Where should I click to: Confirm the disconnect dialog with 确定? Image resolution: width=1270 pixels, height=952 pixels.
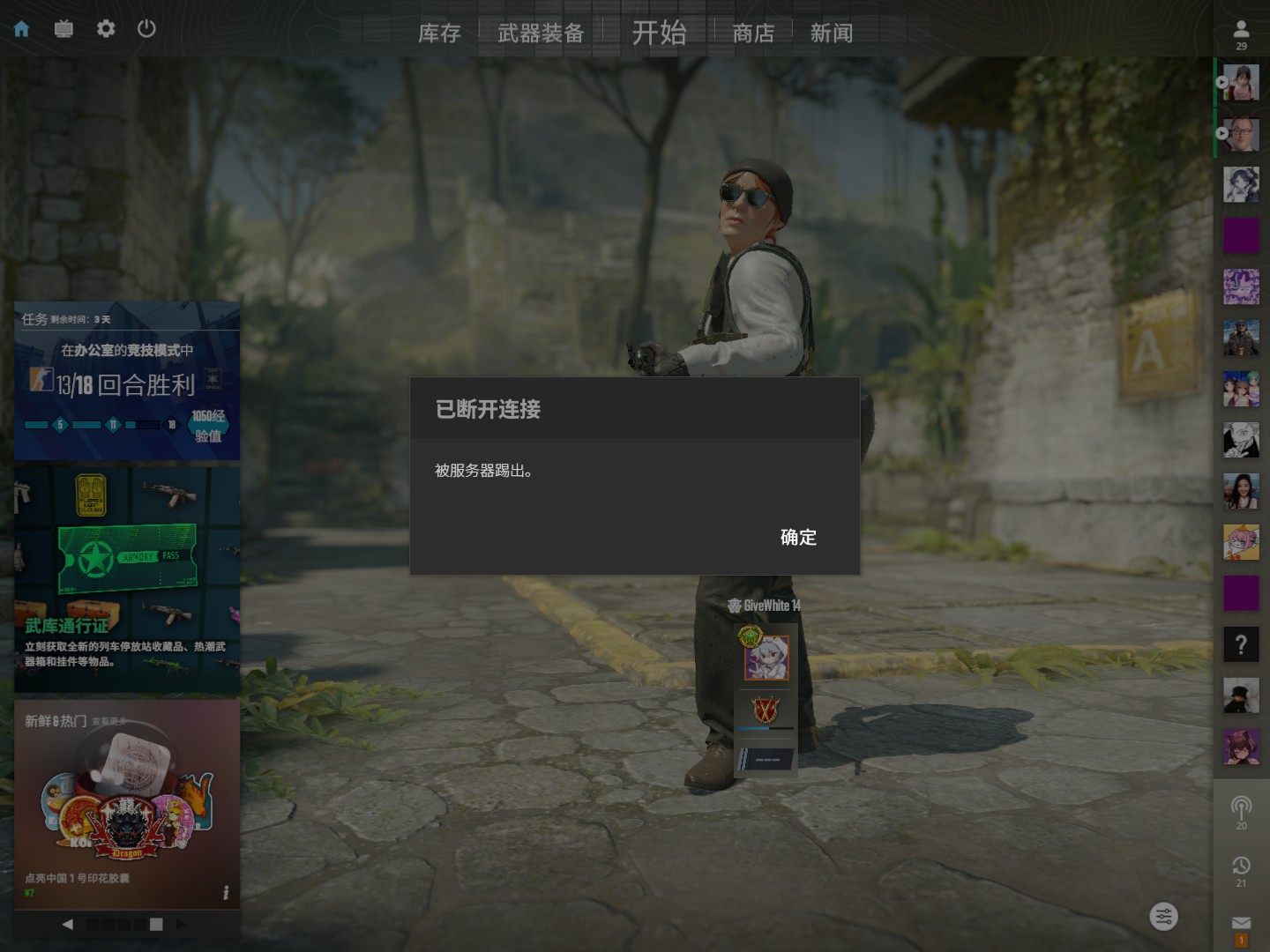point(798,537)
